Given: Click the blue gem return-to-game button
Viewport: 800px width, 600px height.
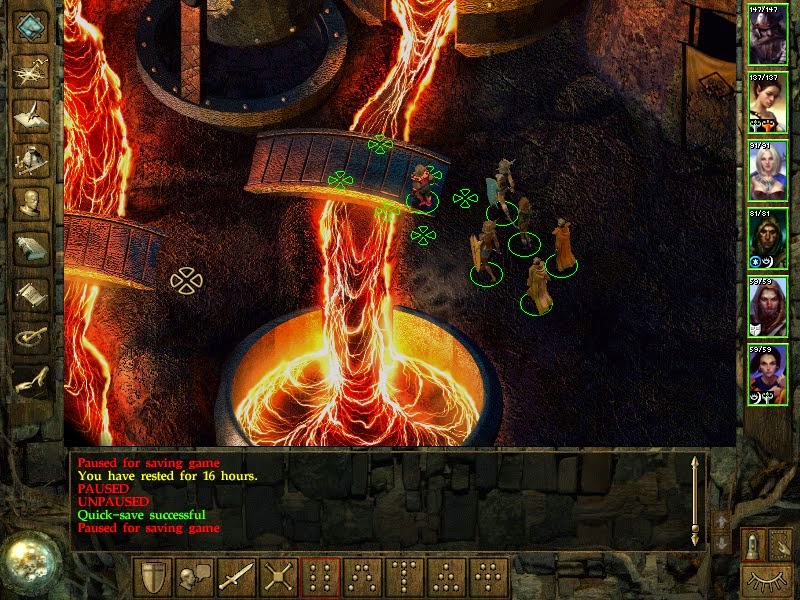Looking at the screenshot, I should (x=31, y=26).
